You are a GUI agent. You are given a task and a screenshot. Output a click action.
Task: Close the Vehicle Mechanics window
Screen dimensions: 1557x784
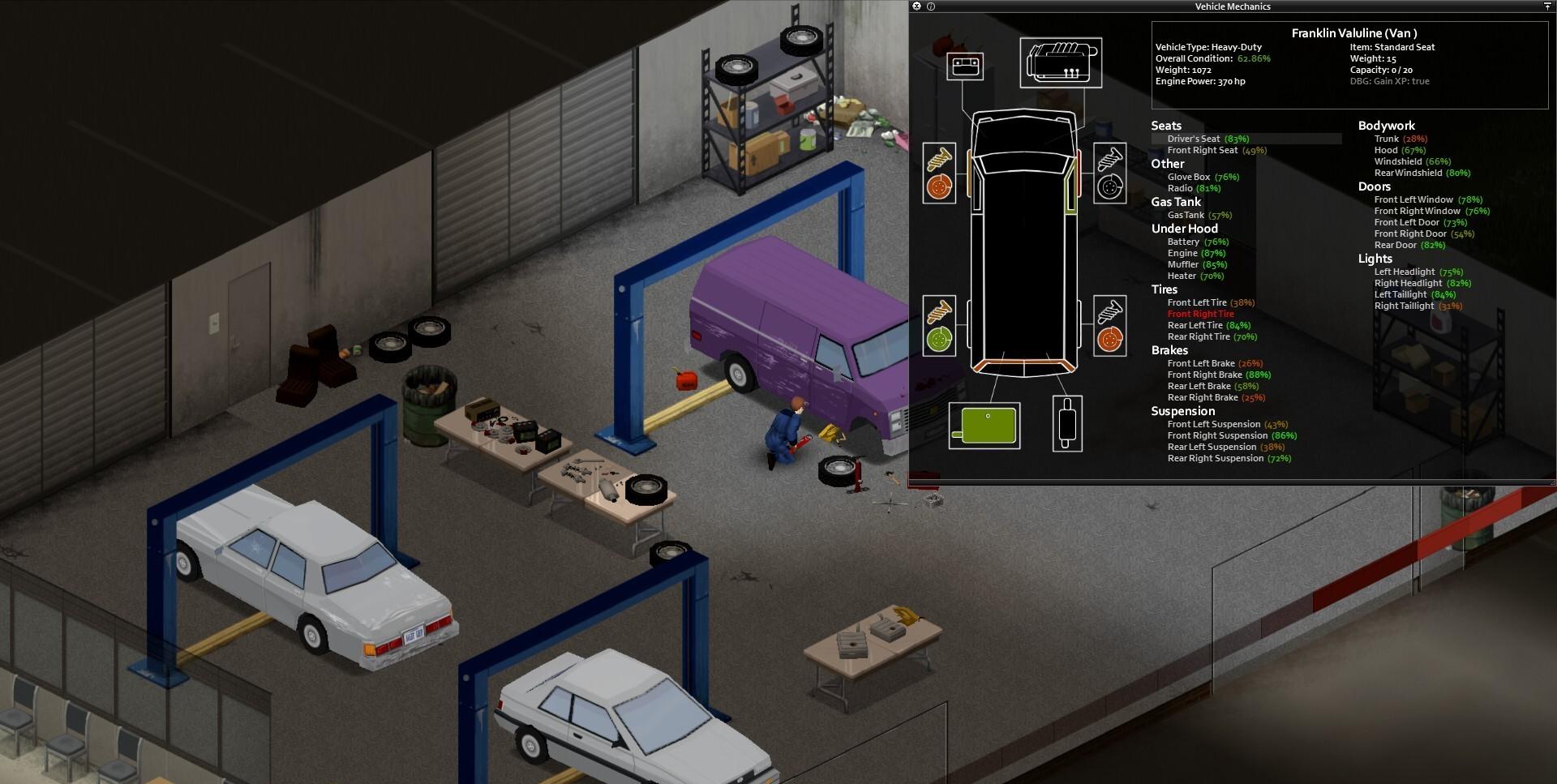coord(916,6)
